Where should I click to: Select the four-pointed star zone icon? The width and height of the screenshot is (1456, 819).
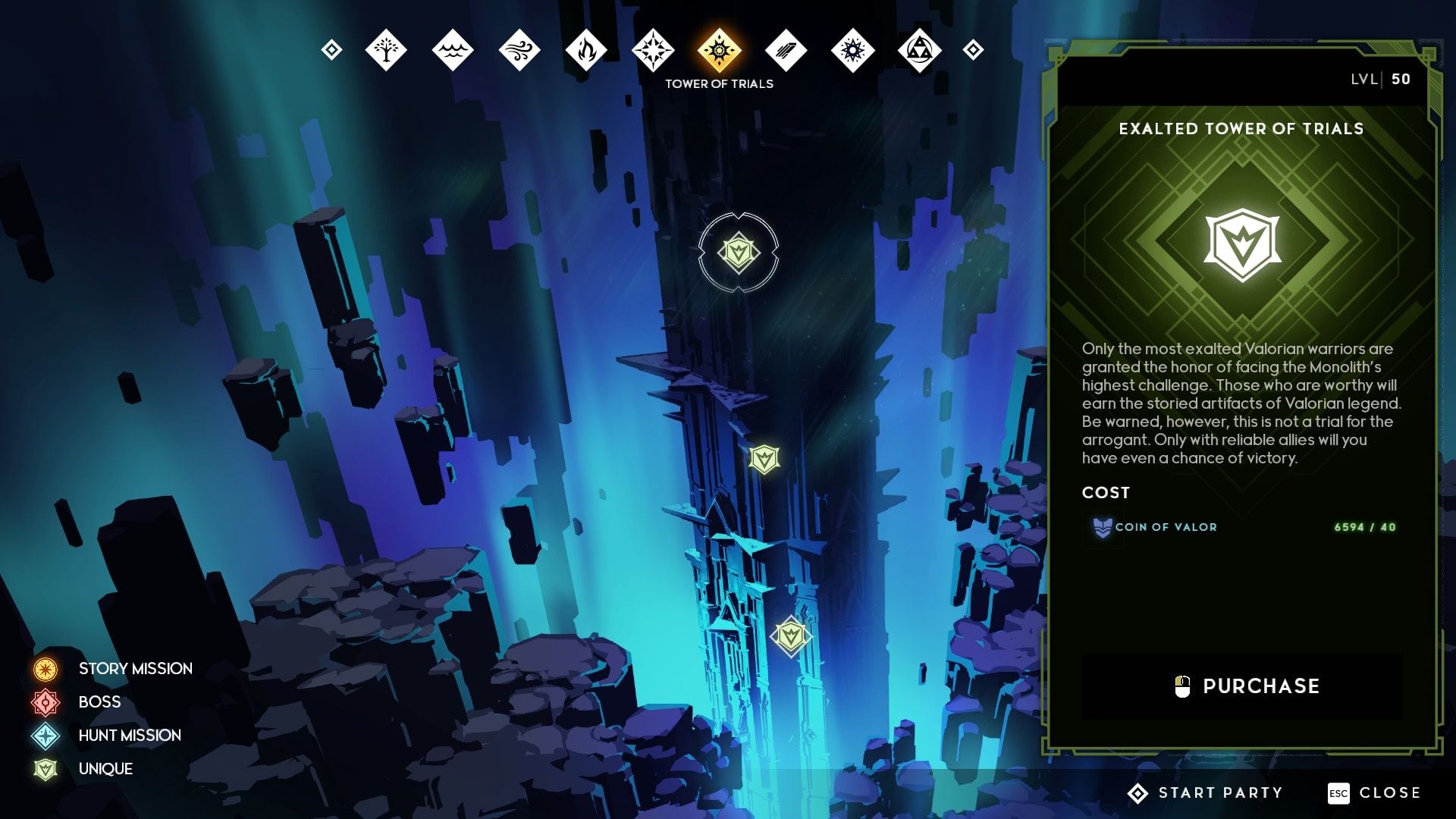(x=654, y=49)
